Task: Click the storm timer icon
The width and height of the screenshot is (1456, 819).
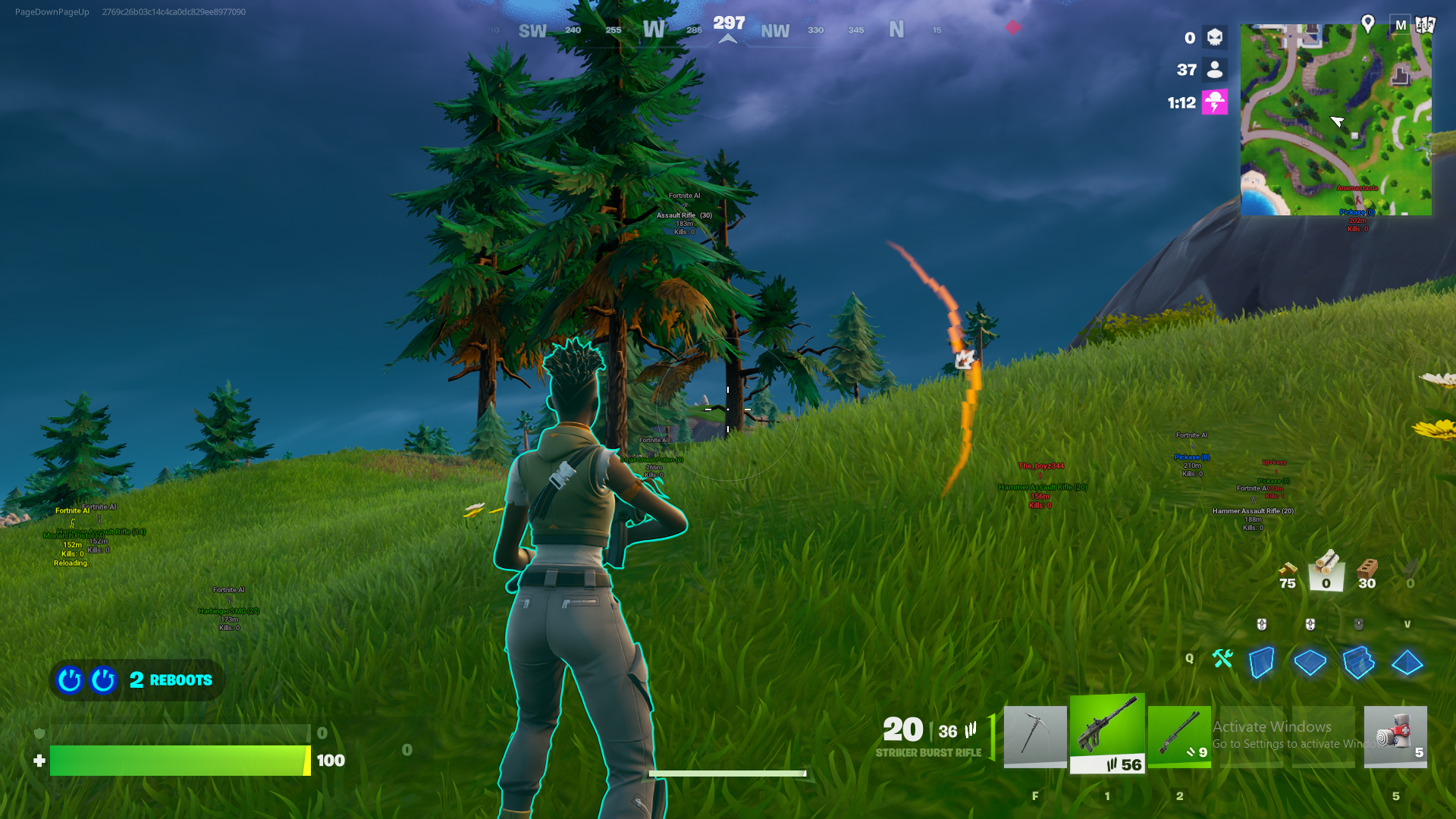Action: tap(1214, 102)
